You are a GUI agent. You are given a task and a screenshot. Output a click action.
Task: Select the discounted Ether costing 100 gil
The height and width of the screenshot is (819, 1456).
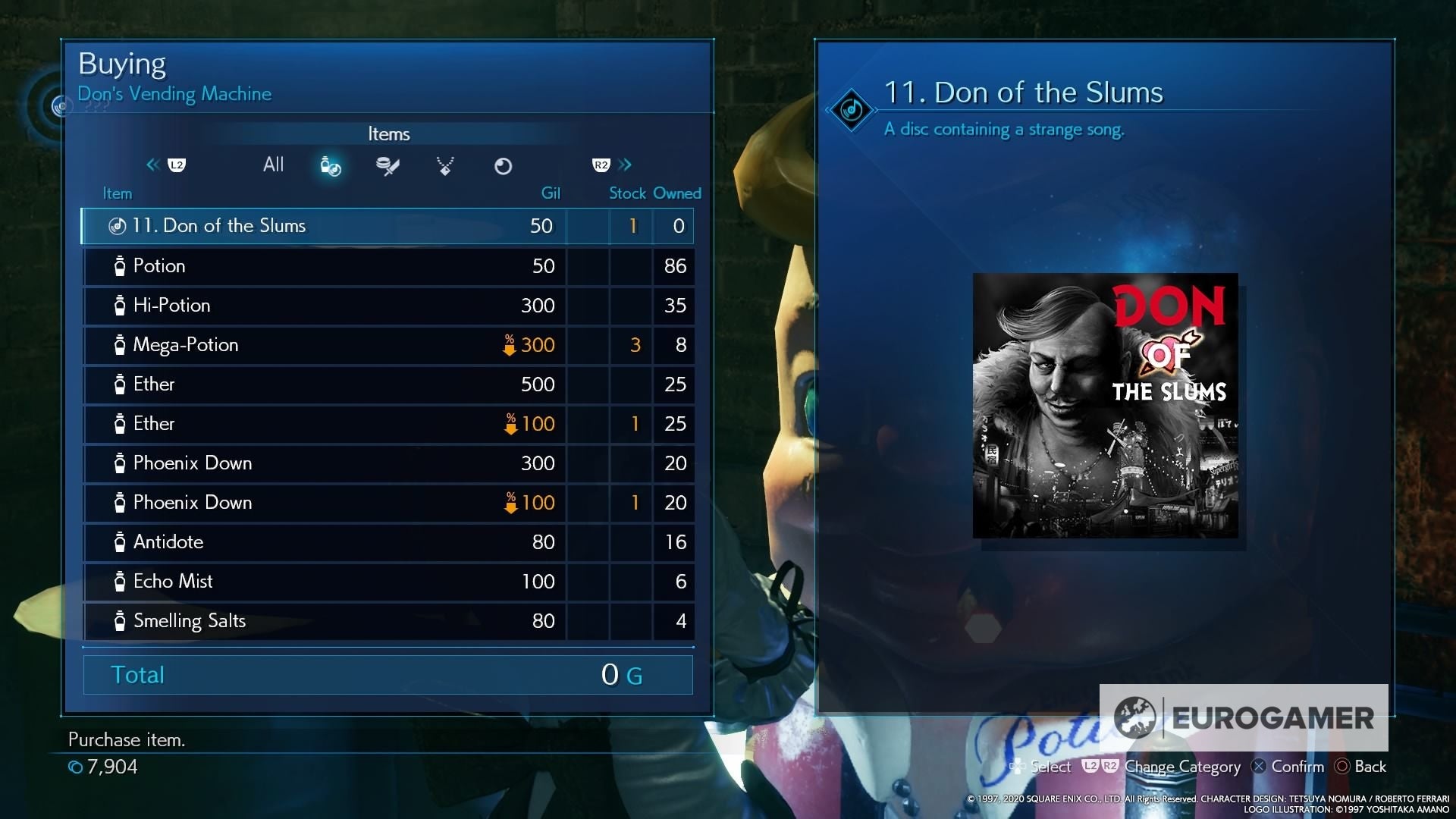pos(387,424)
